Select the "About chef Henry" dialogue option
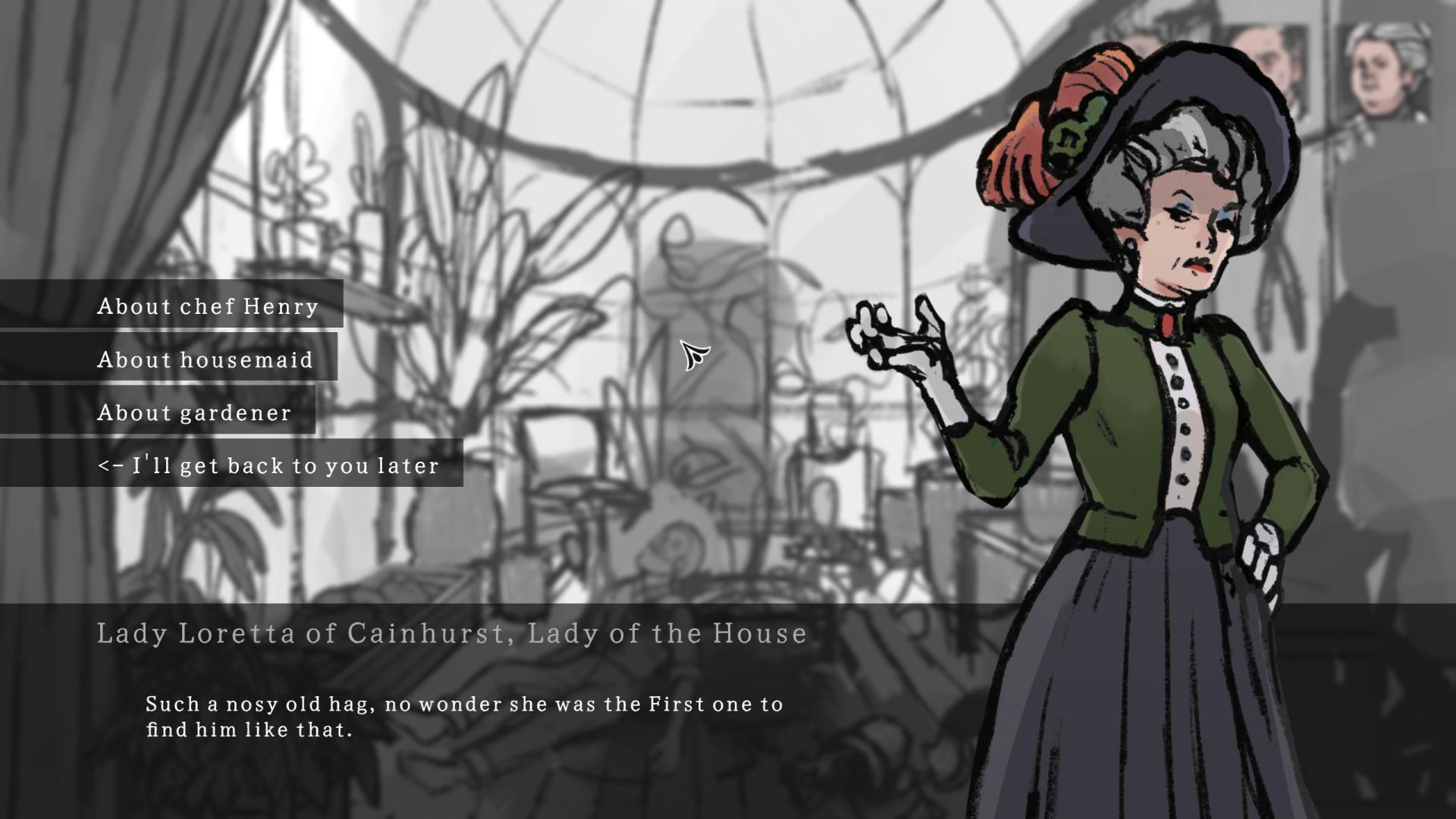Screen dimensions: 1456x819 point(206,307)
